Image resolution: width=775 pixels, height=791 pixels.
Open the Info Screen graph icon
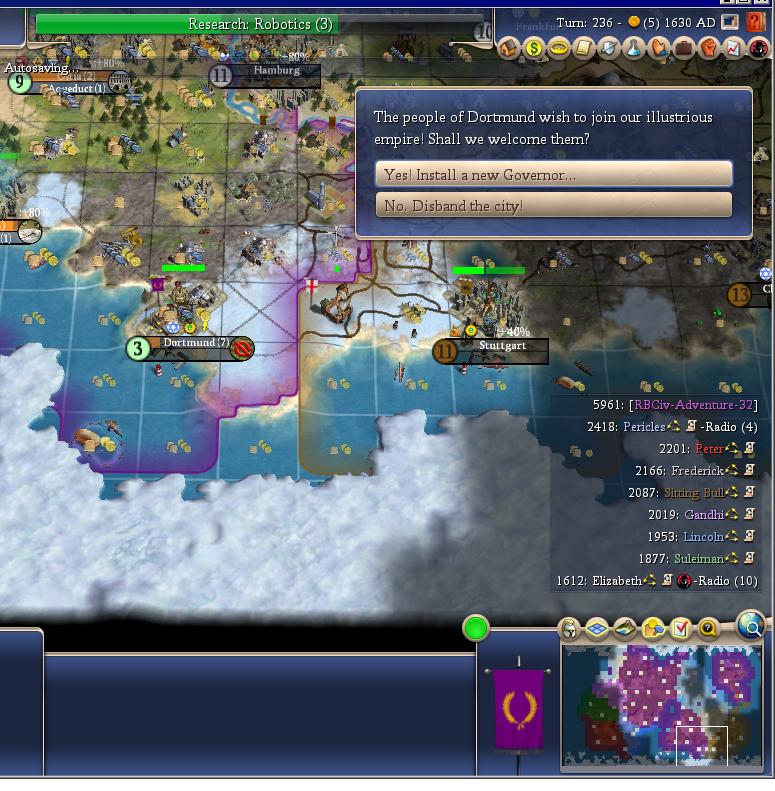click(734, 48)
